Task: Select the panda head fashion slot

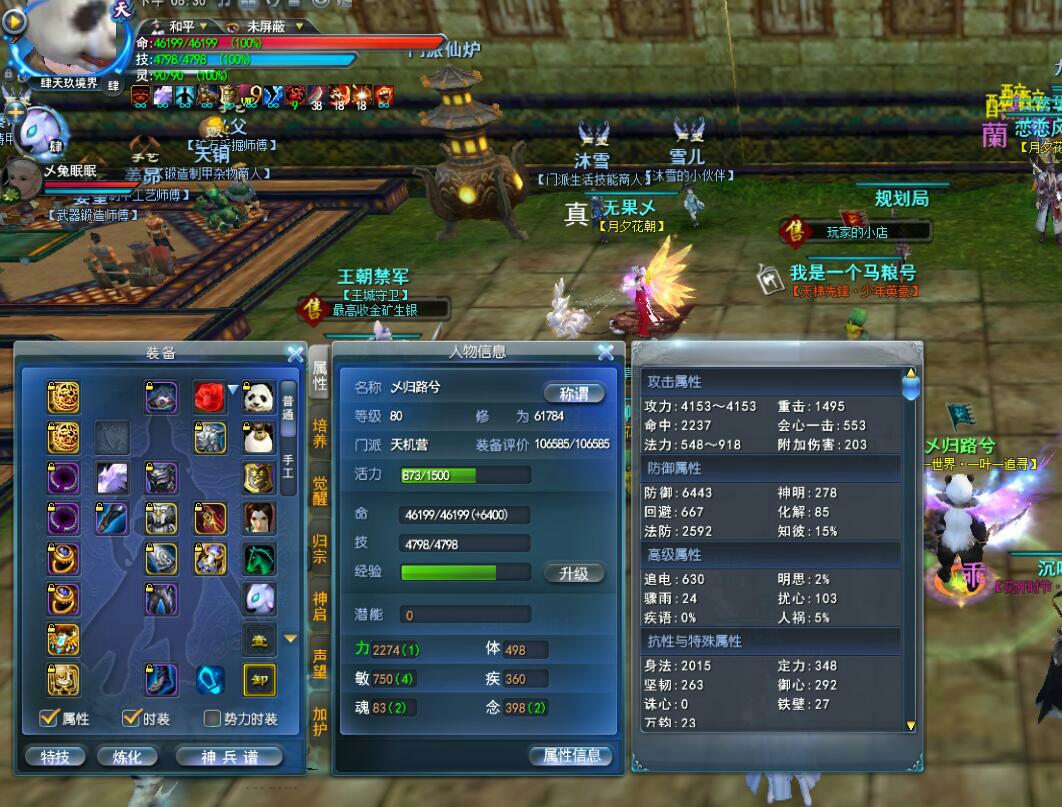Action: pyautogui.click(x=259, y=397)
